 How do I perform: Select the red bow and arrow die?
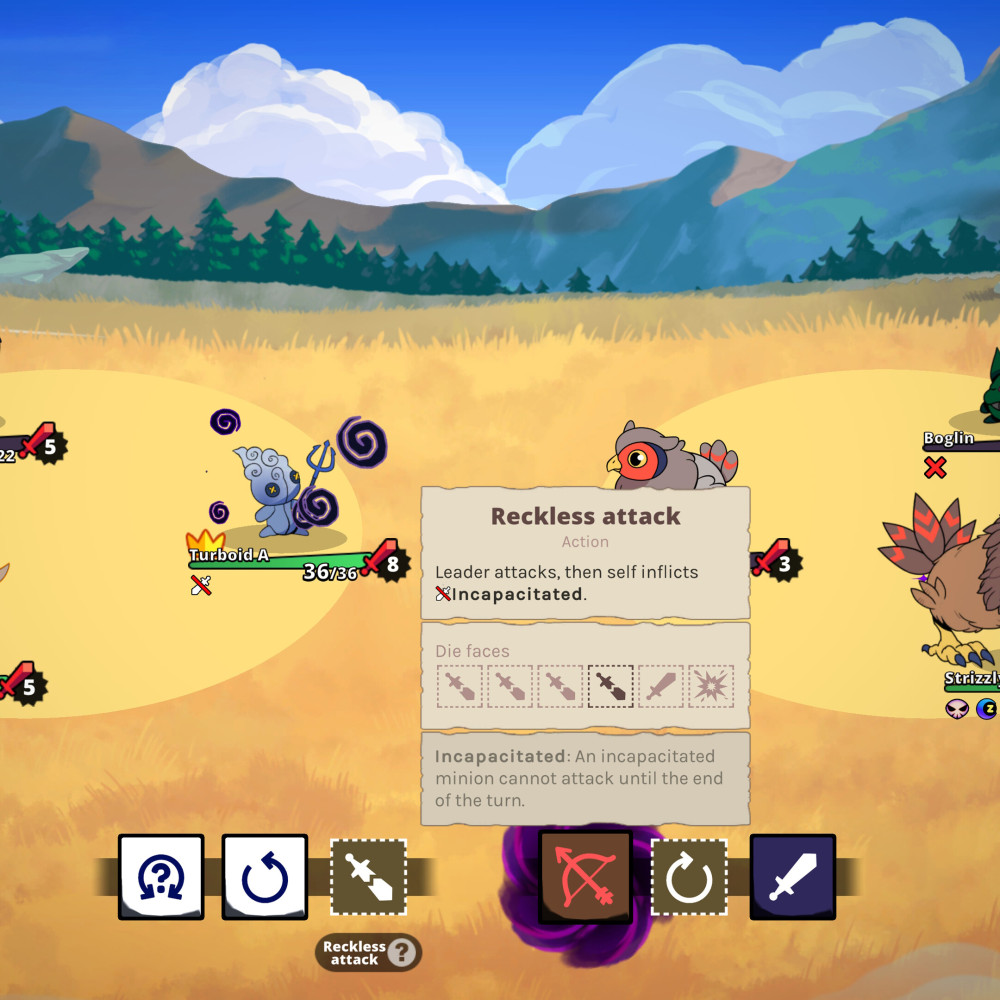(x=586, y=877)
